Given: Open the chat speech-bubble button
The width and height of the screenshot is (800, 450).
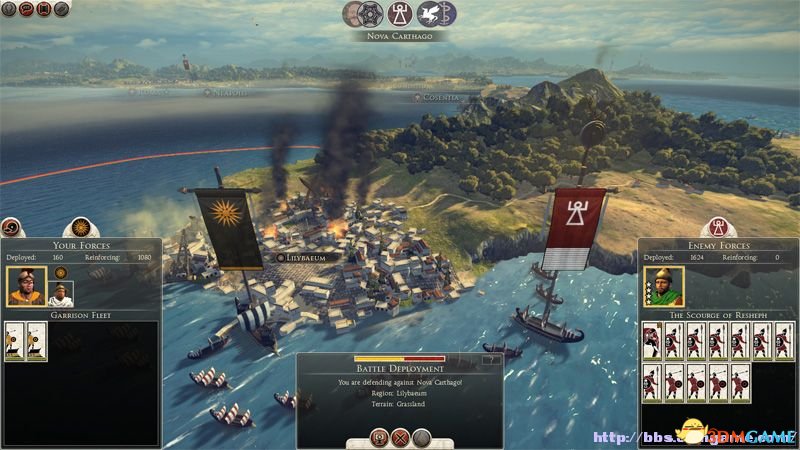Looking at the screenshot, I should pos(24,9).
